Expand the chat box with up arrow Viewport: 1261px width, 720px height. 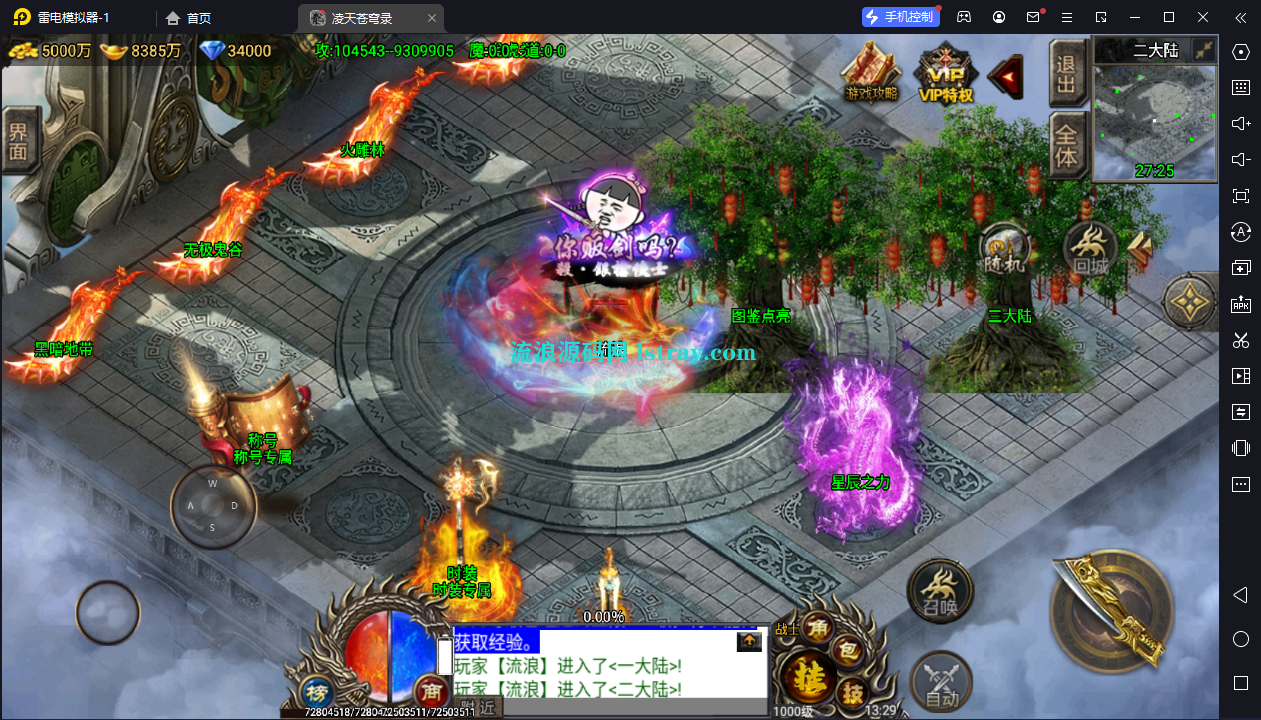pyautogui.click(x=749, y=642)
